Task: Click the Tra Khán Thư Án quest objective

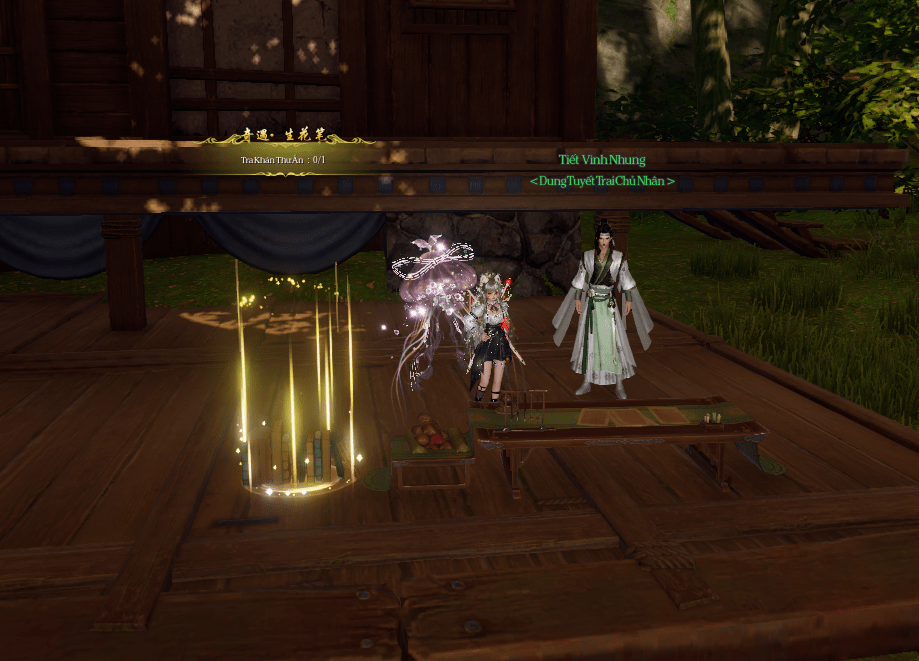Action: pyautogui.click(x=283, y=160)
